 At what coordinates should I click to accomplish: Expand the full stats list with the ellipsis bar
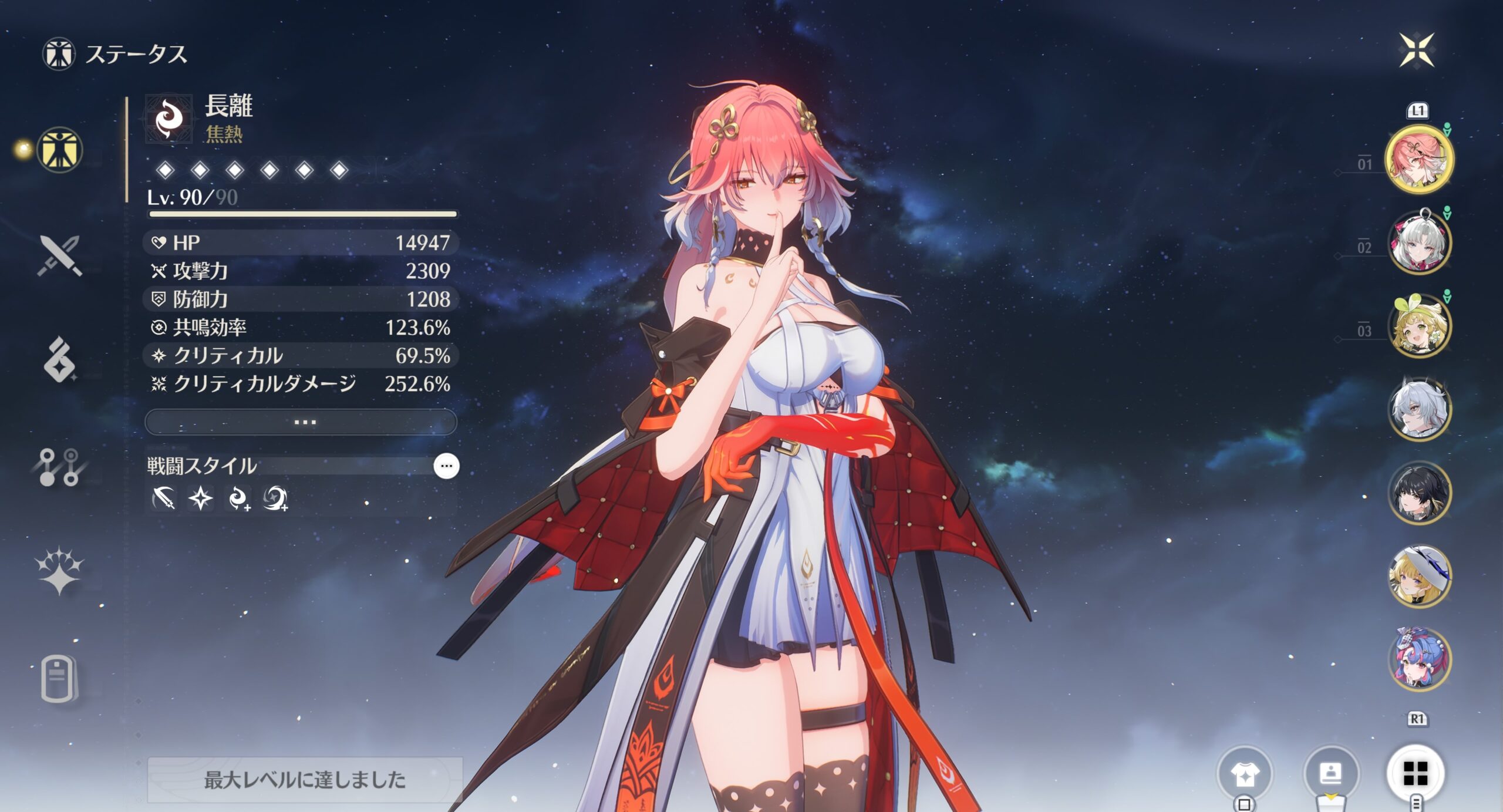[301, 422]
